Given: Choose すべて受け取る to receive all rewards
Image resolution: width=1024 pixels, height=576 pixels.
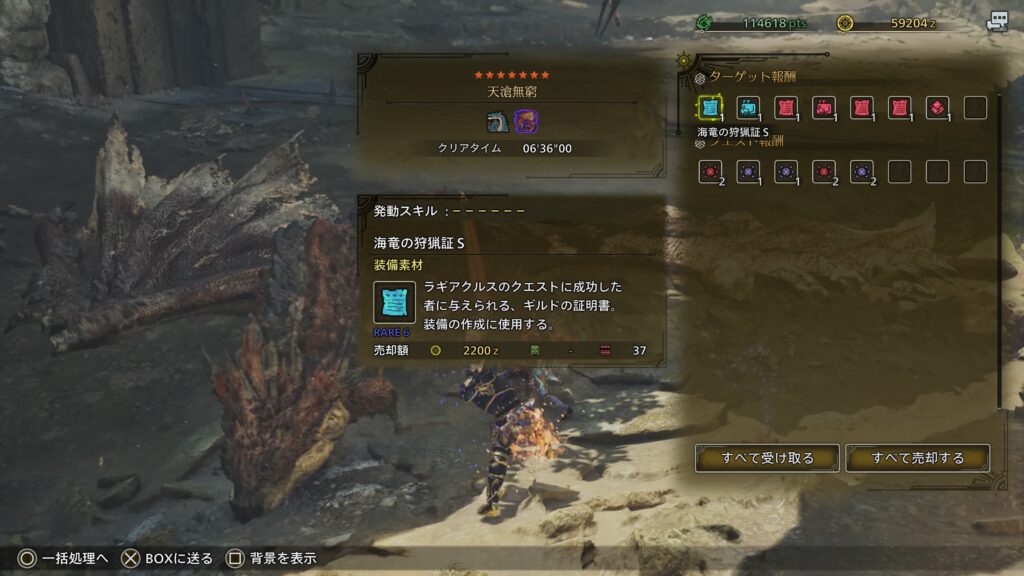Looking at the screenshot, I should (767, 458).
